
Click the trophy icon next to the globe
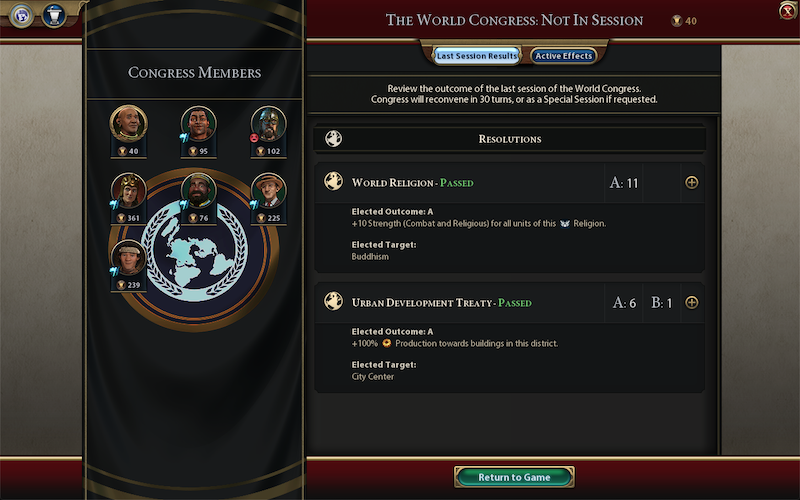(52, 17)
